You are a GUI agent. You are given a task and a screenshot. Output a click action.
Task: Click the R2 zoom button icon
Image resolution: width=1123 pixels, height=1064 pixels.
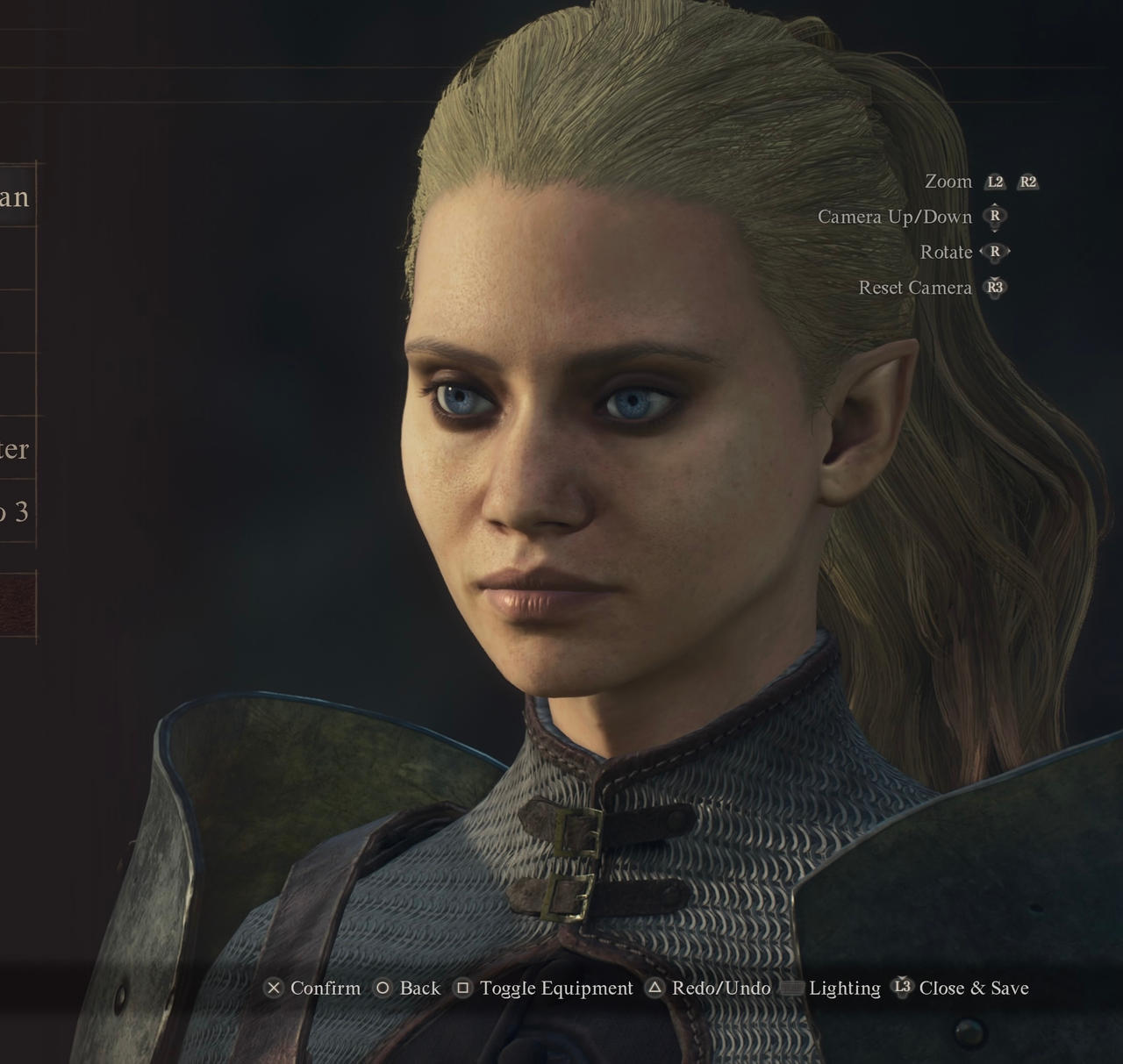1027,182
